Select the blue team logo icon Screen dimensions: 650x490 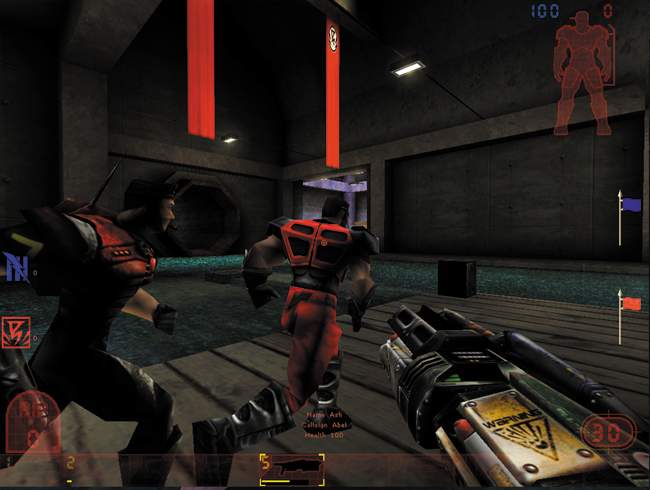pyautogui.click(x=17, y=267)
